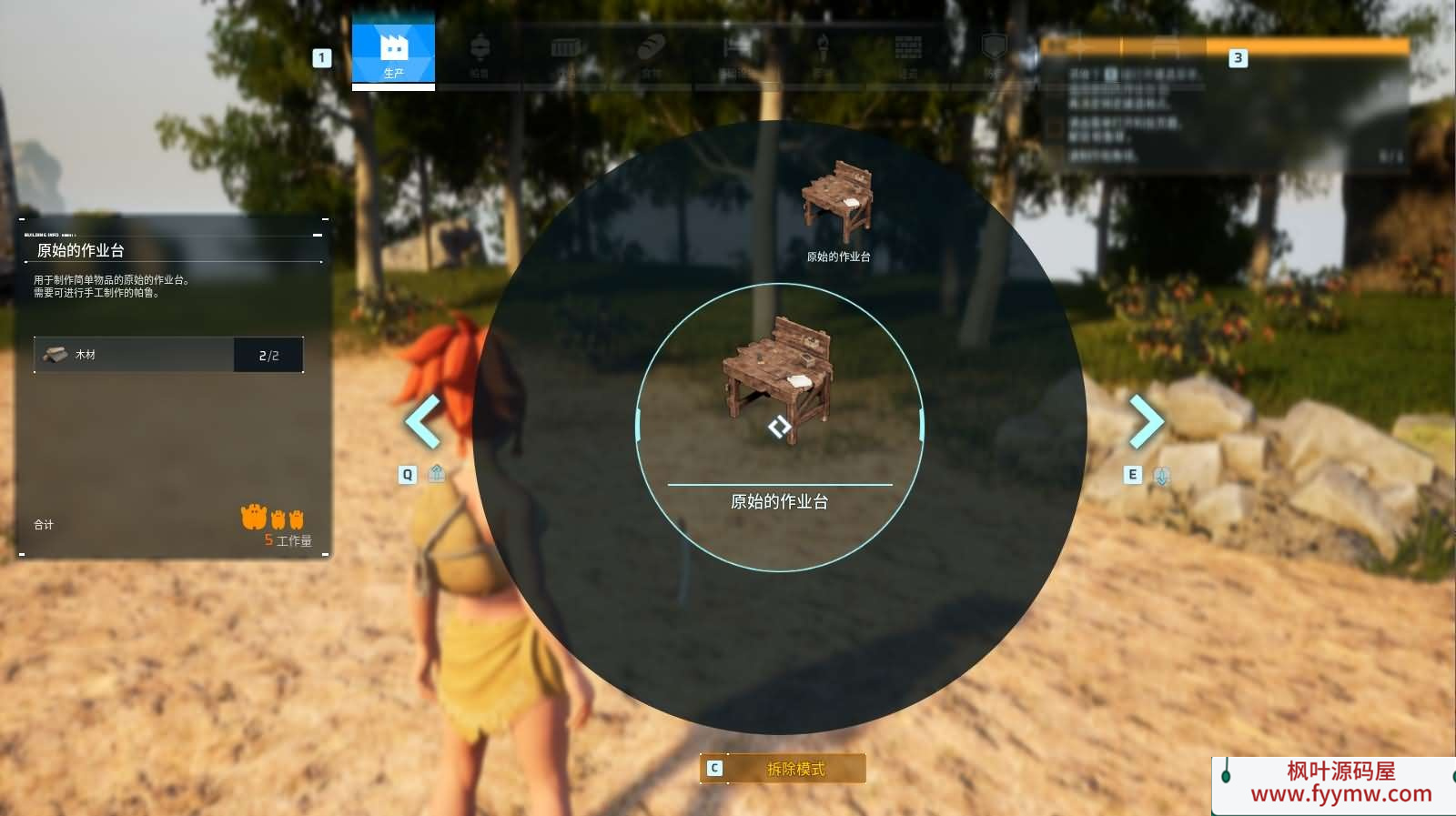Switch to the 生产 production tab
This screenshot has width=1456, height=816.
pyautogui.click(x=393, y=51)
